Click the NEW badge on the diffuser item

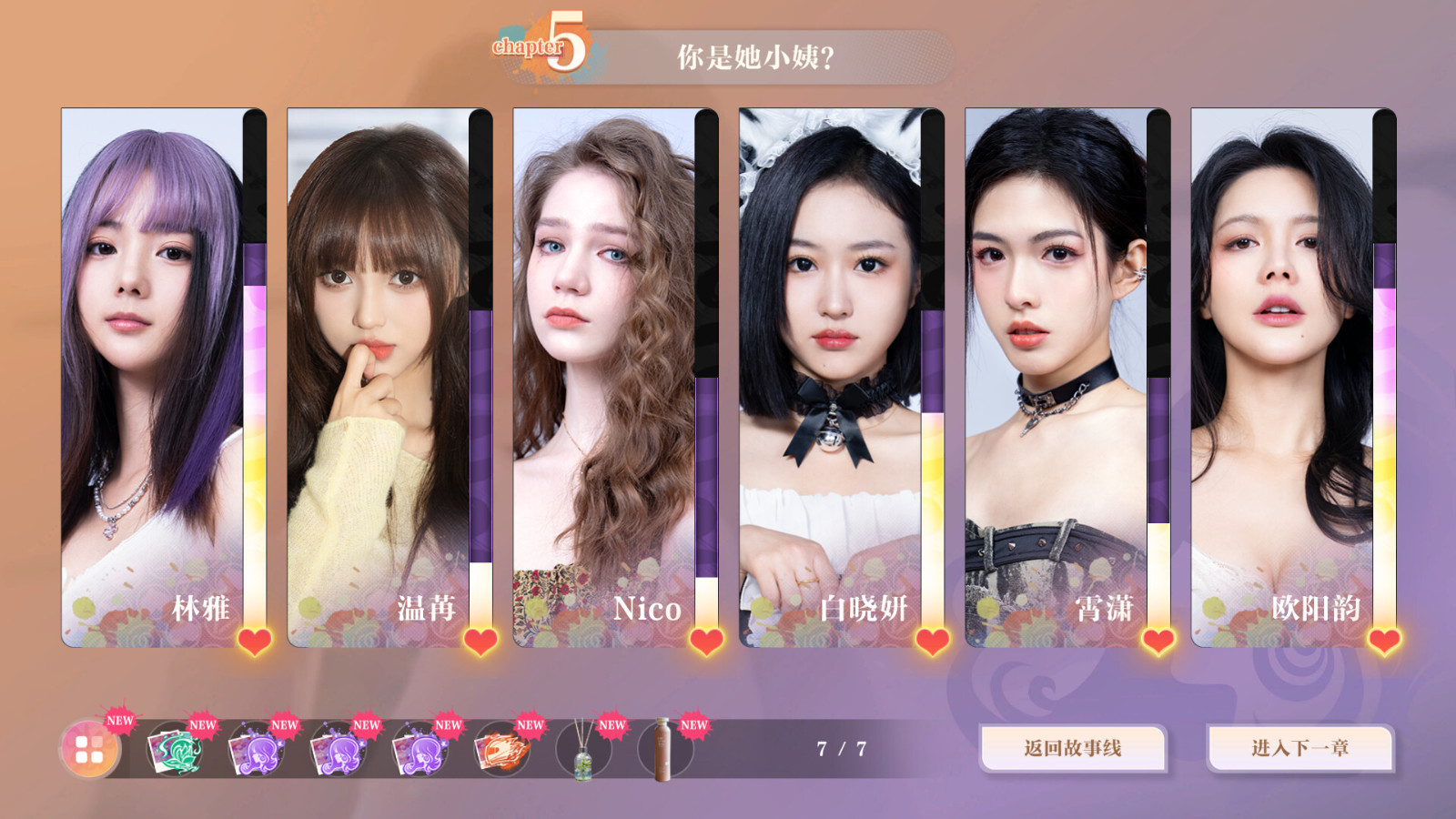pos(612,725)
